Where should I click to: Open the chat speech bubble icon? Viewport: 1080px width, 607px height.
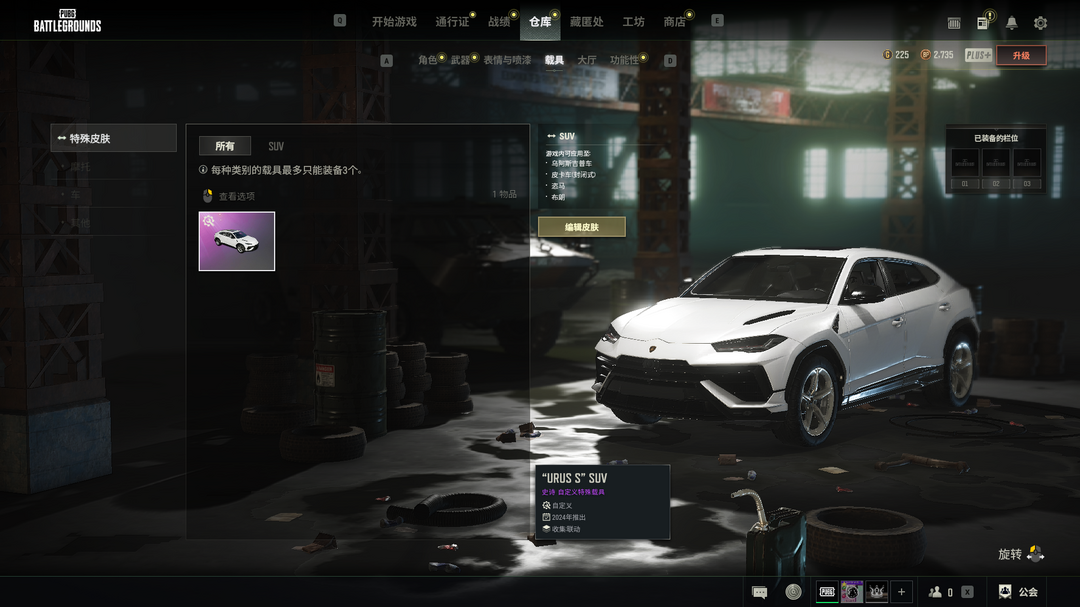click(760, 592)
